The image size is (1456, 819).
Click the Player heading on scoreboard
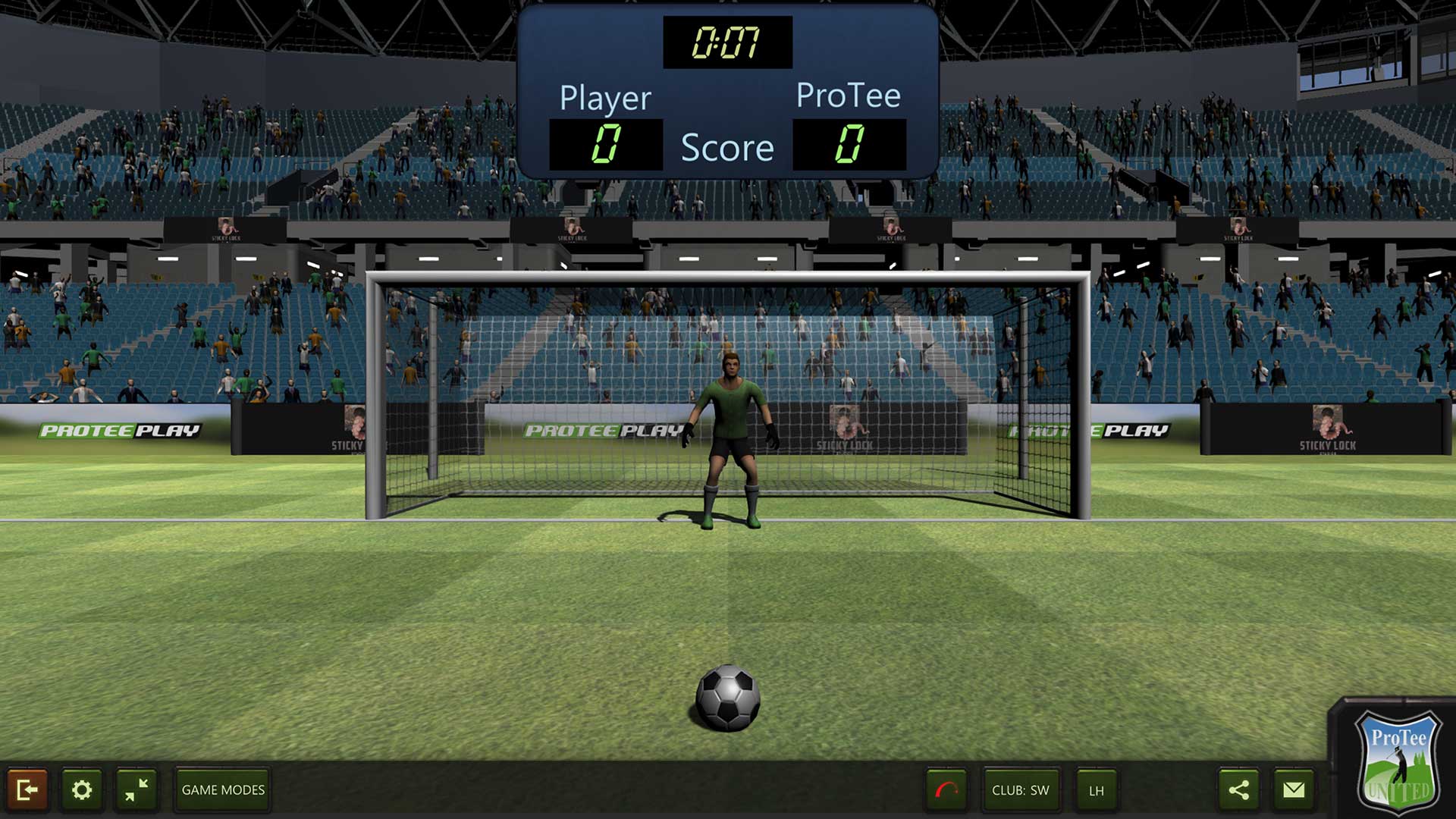(604, 97)
